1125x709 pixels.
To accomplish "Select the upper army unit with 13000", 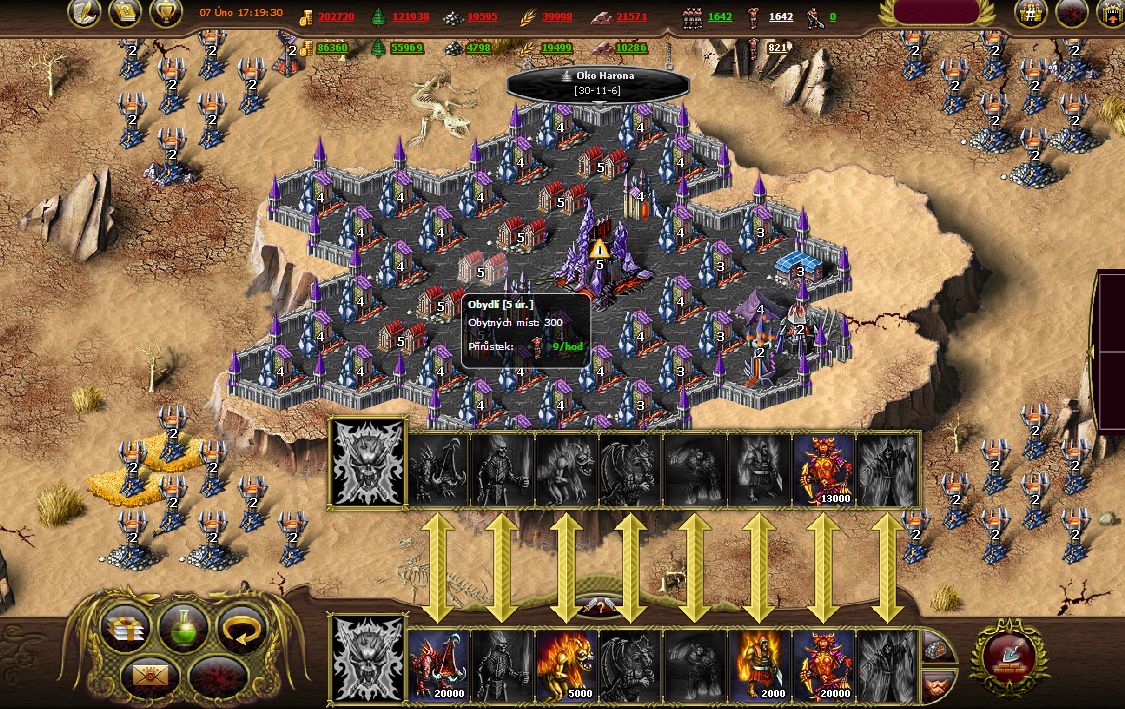I will coord(823,470).
